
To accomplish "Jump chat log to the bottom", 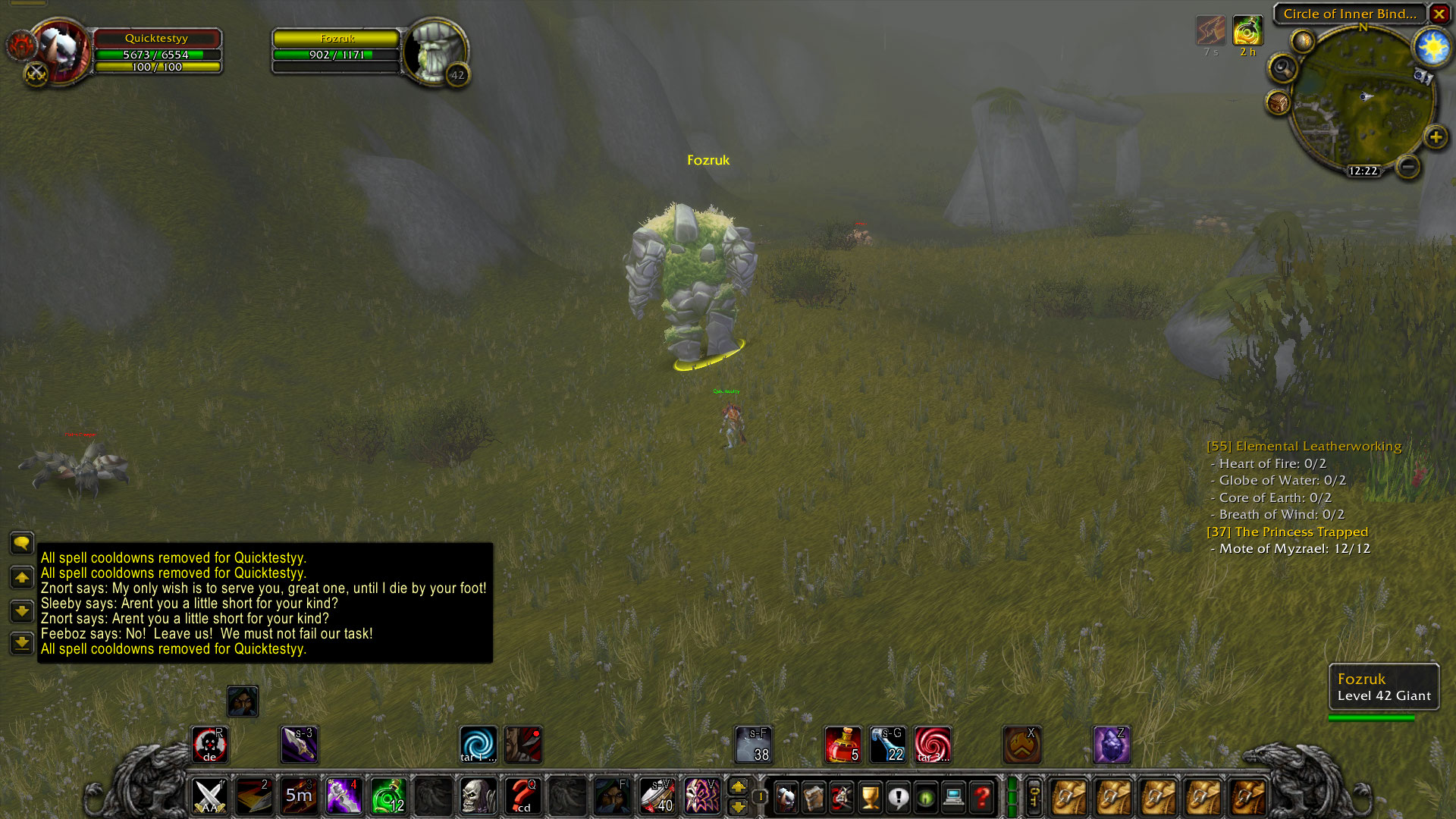I will (x=21, y=643).
